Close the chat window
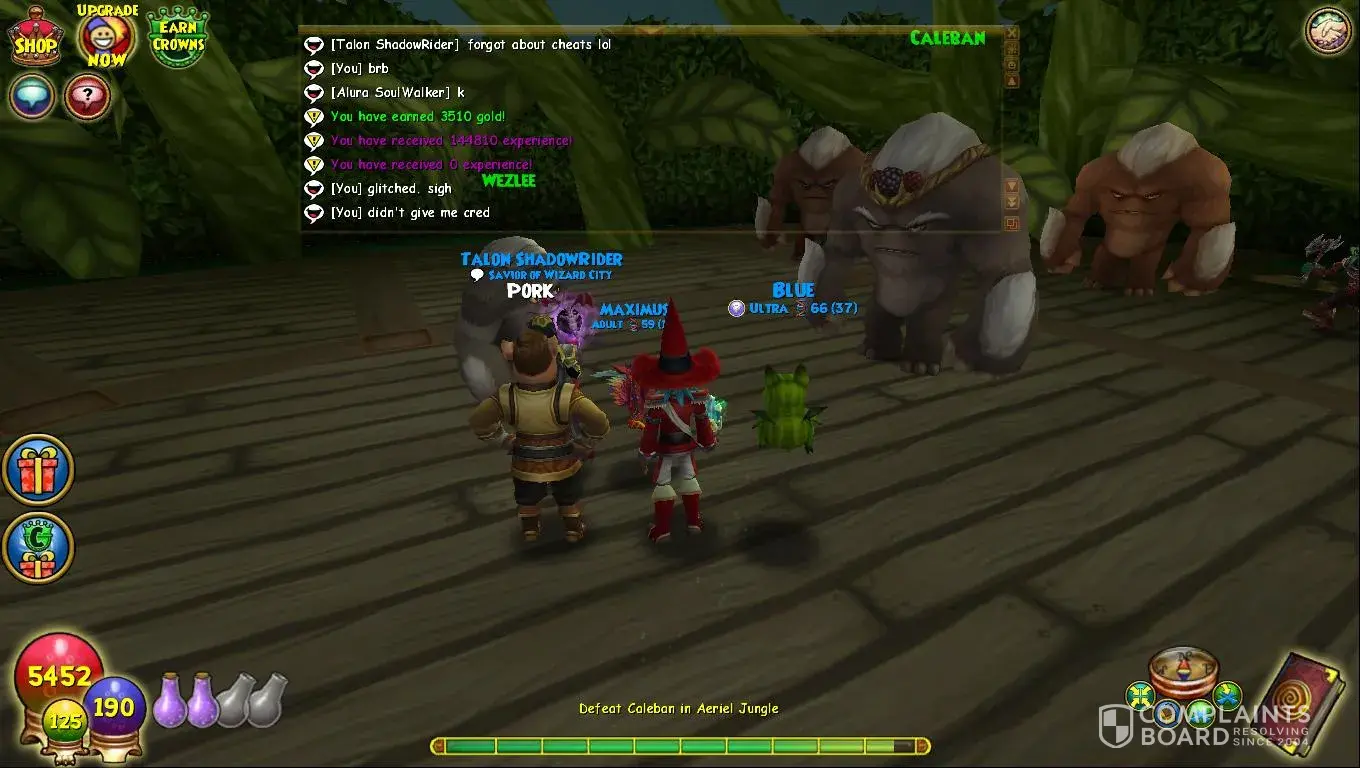The image size is (1360, 768). 1012,33
